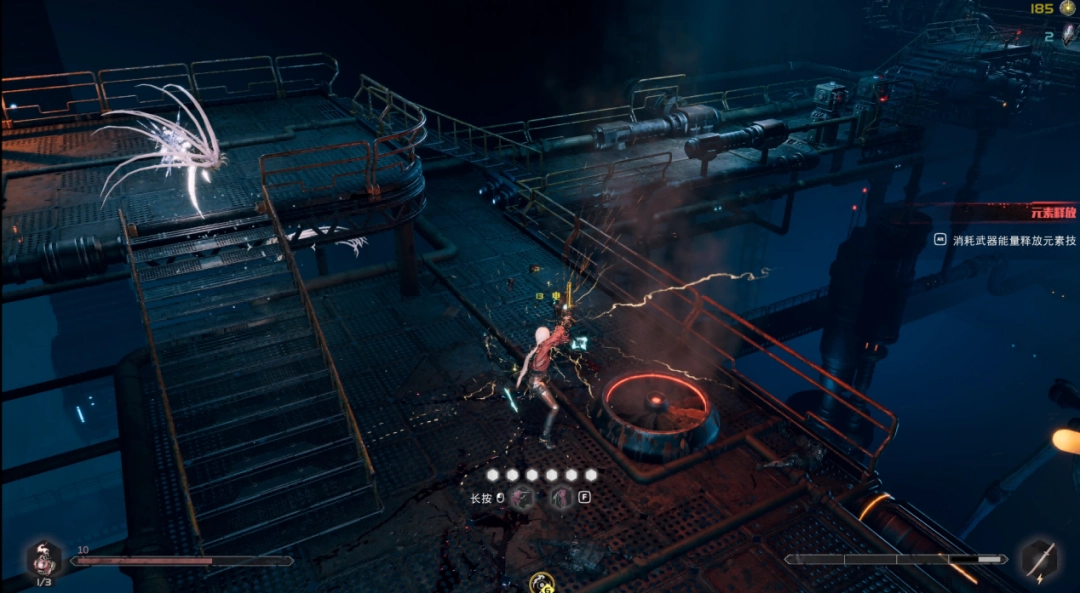This screenshot has height=593, width=1080.
Task: Click the crystal shard resource icon
Action: pyautogui.click(x=1066, y=37)
